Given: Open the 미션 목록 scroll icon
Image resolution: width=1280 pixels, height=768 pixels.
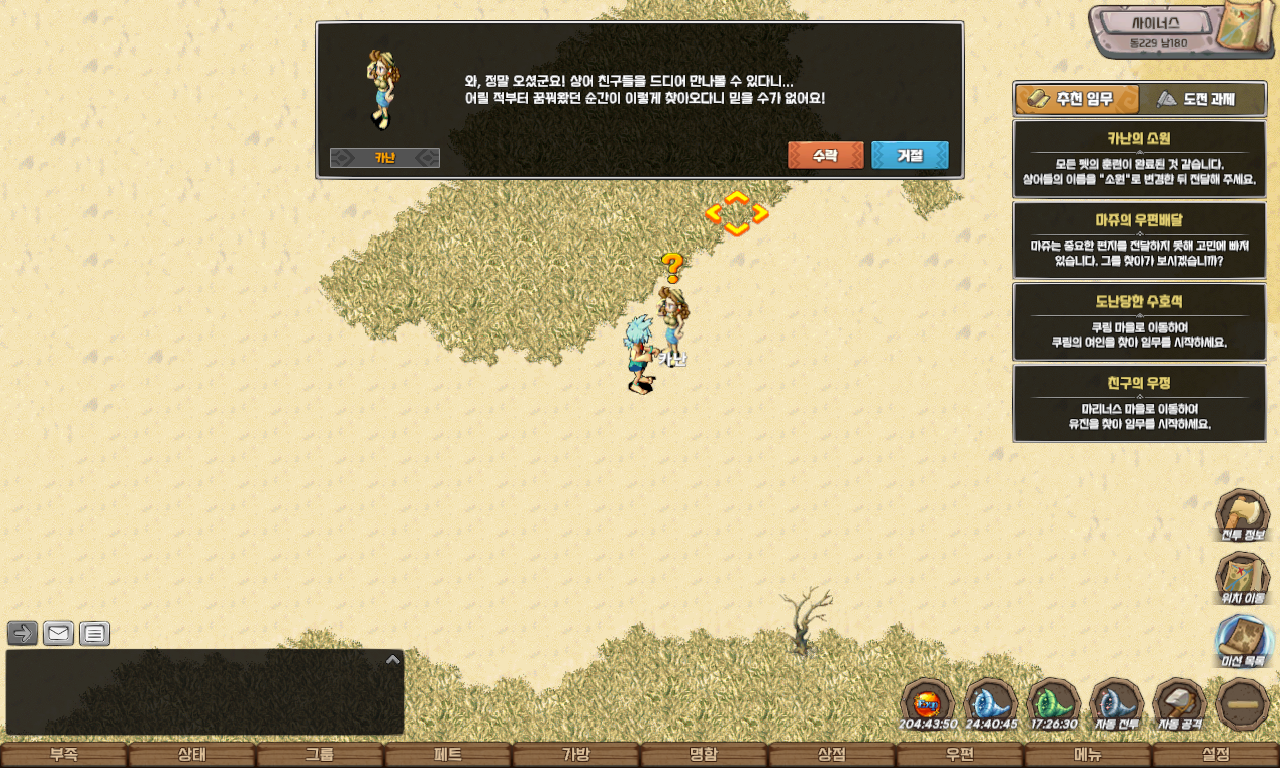Looking at the screenshot, I should [1242, 642].
